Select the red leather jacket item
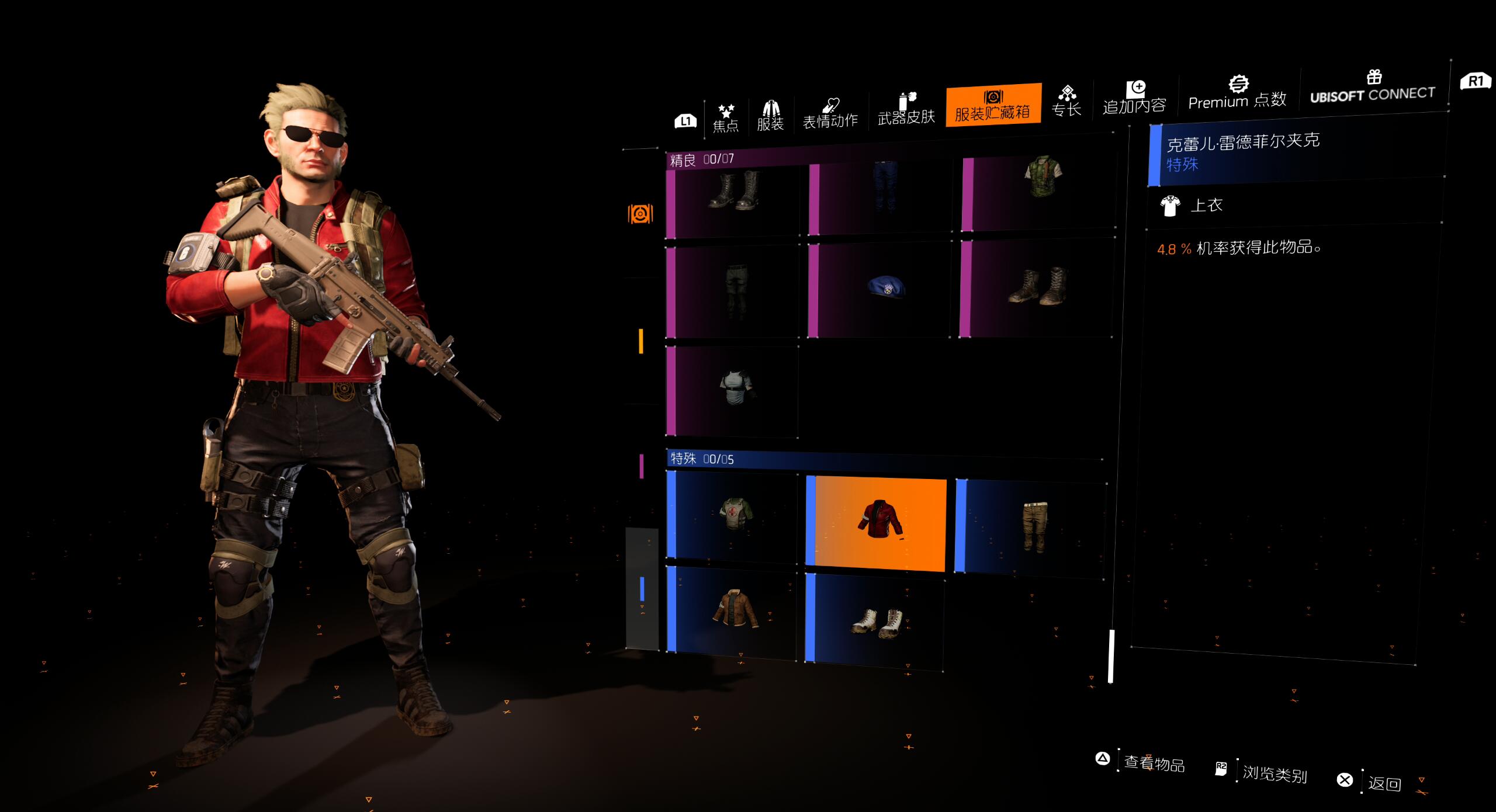This screenshot has height=812, width=1496. (879, 520)
